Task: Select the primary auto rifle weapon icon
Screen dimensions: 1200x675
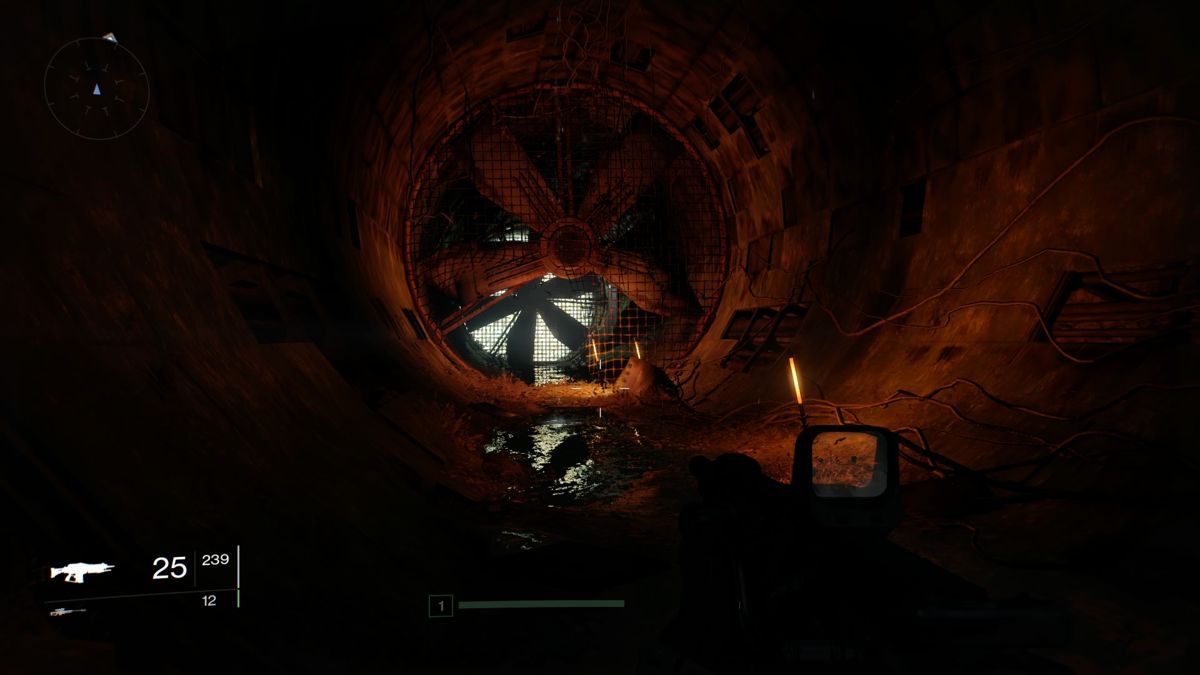Action: click(x=82, y=571)
